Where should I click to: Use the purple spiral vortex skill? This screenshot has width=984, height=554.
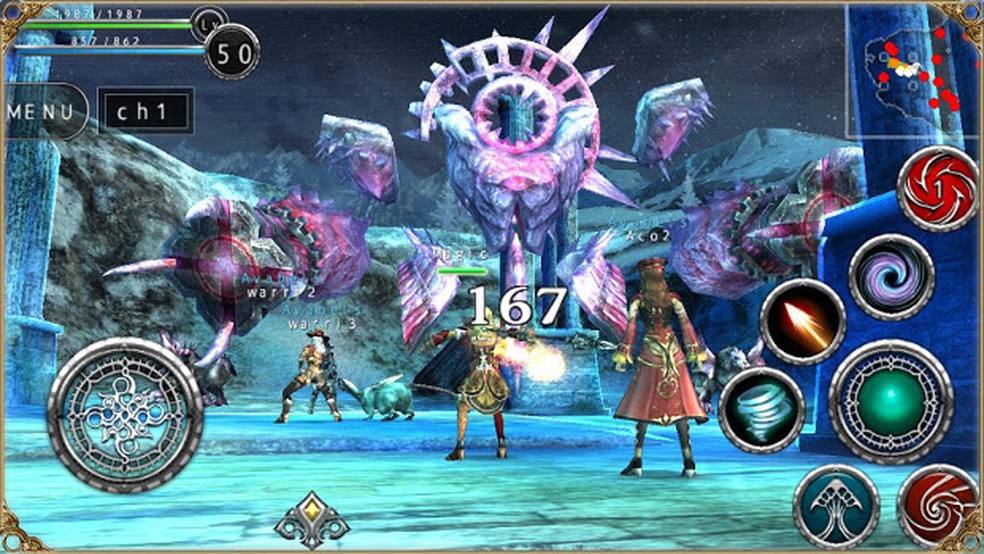click(x=891, y=277)
